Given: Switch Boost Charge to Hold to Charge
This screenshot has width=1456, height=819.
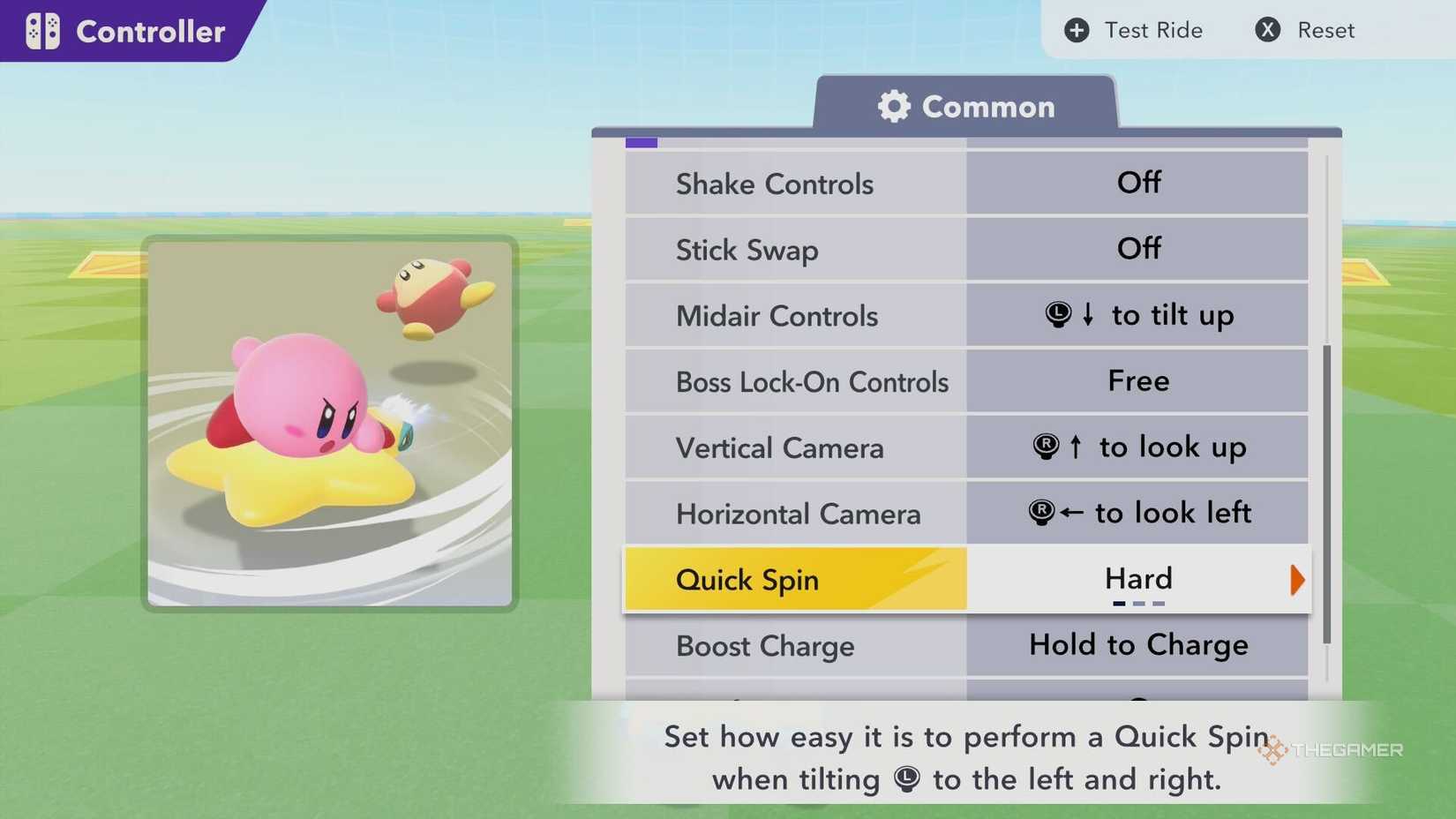Looking at the screenshot, I should [x=1137, y=645].
